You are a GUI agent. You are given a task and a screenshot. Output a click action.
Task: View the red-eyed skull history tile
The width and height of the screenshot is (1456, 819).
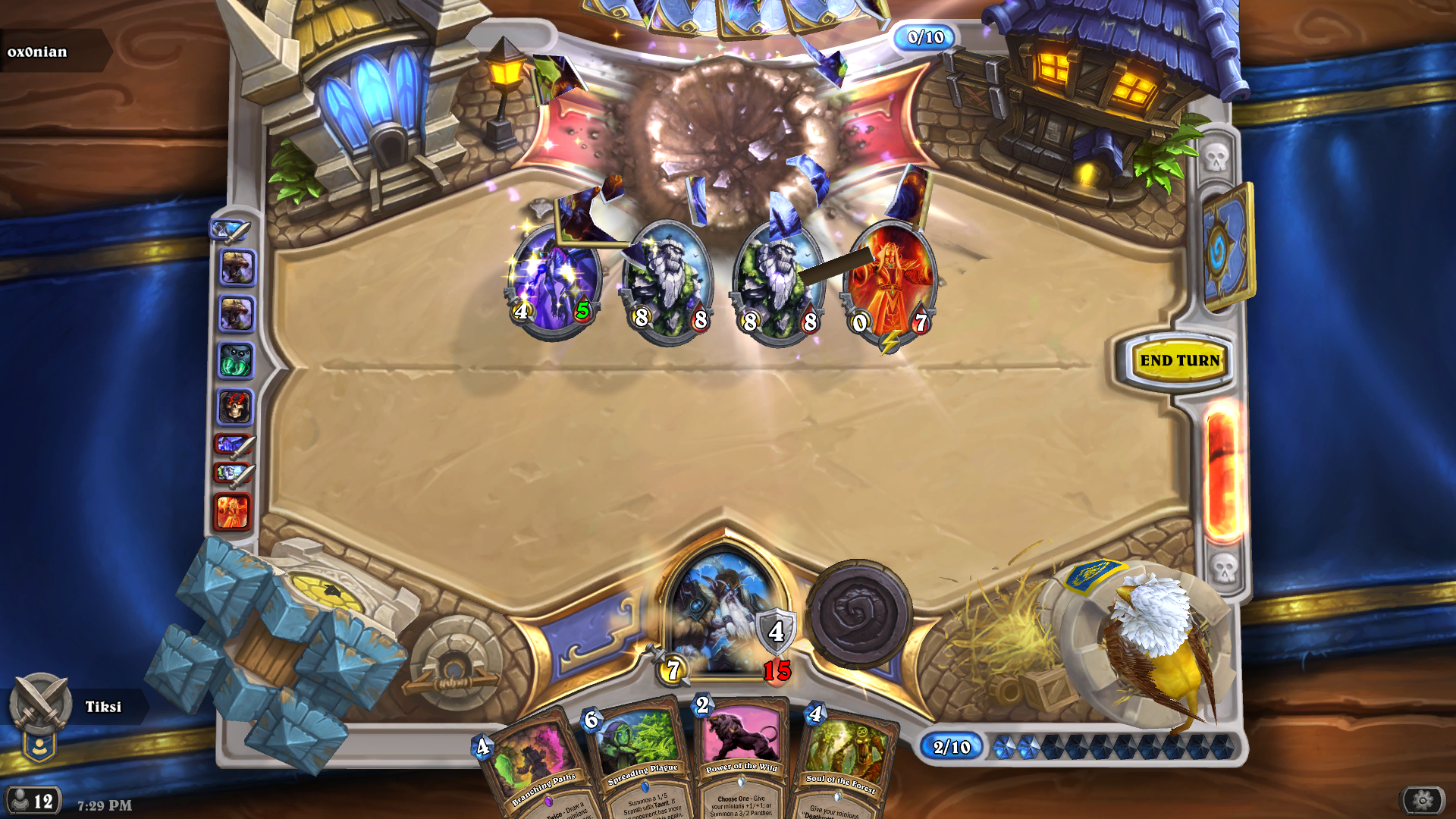235,407
